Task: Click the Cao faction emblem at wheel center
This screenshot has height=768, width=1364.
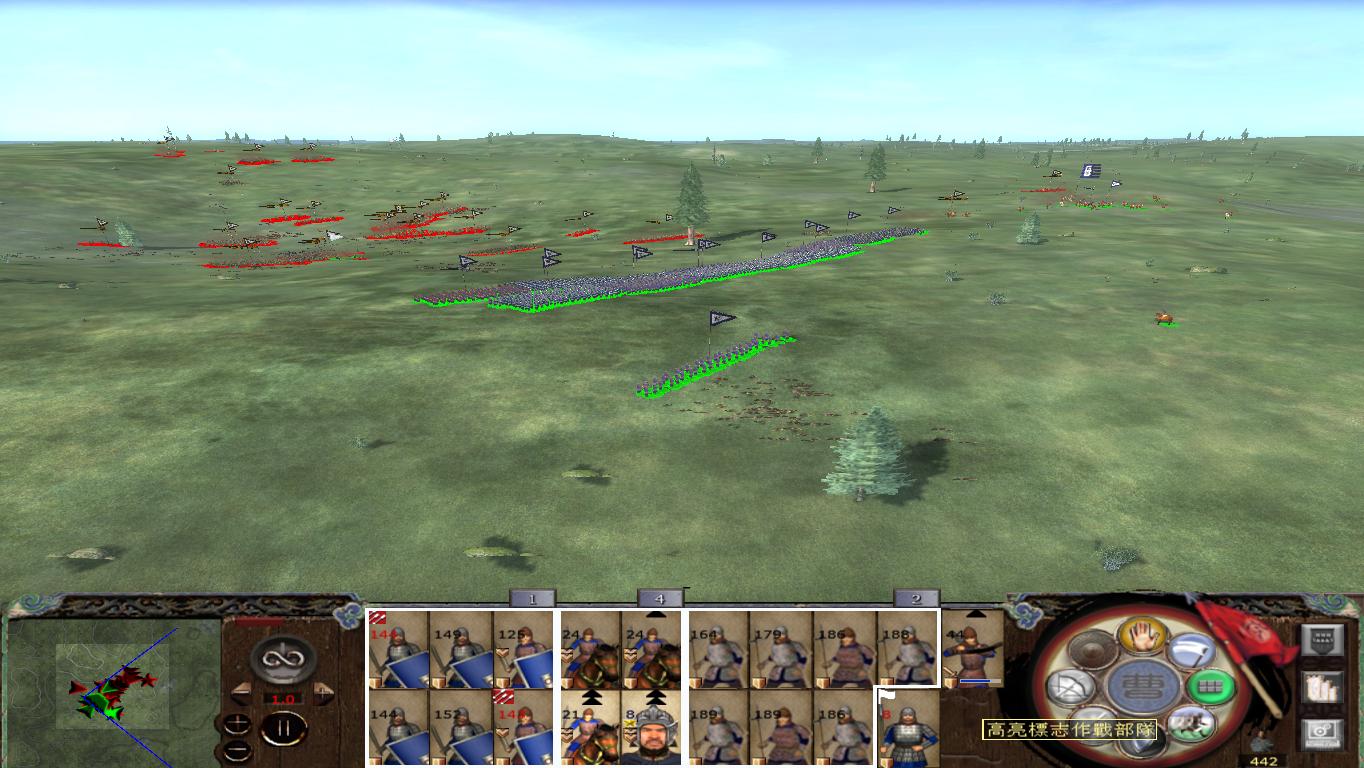Action: (1149, 689)
